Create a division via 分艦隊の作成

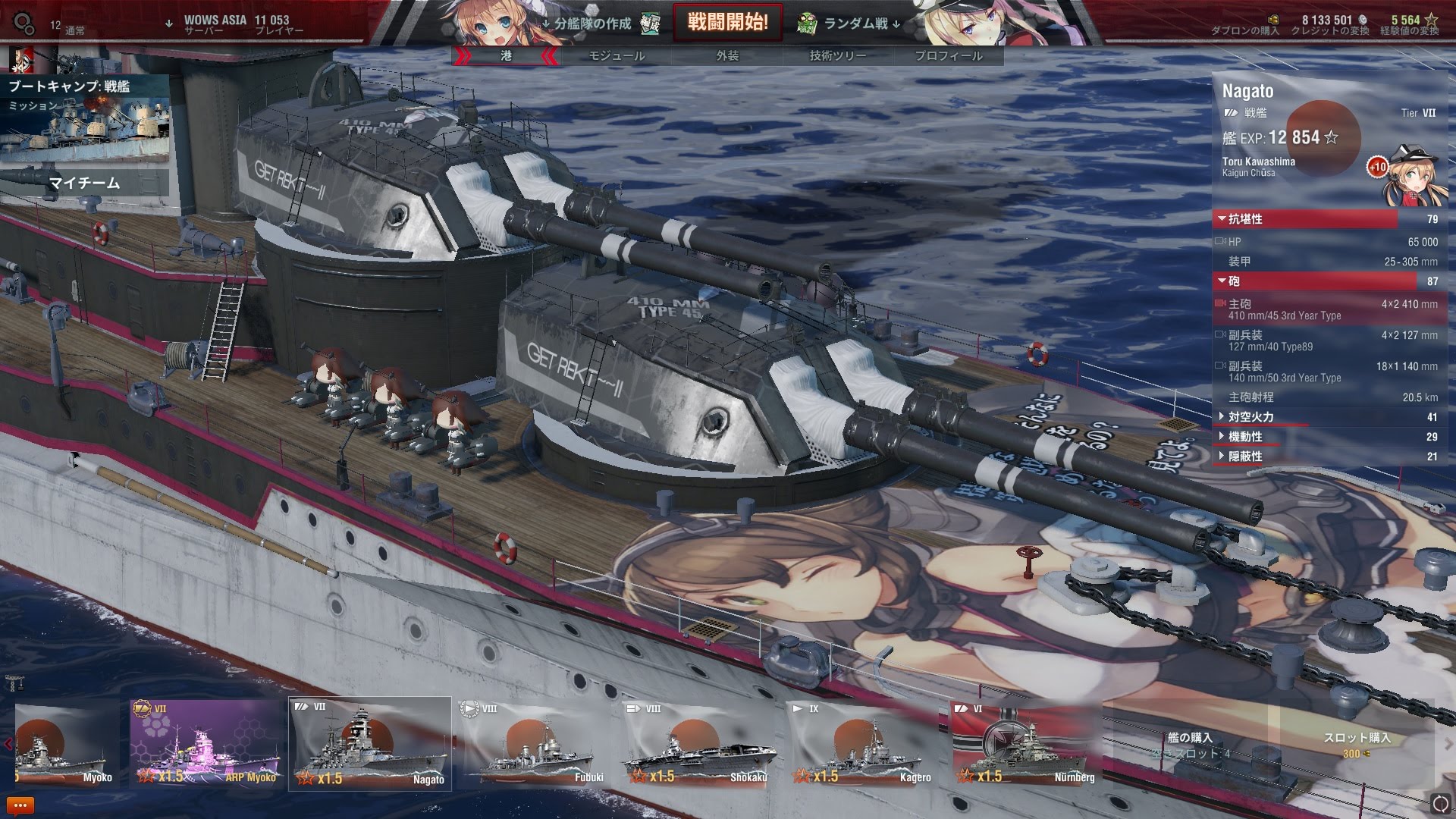pos(592,24)
